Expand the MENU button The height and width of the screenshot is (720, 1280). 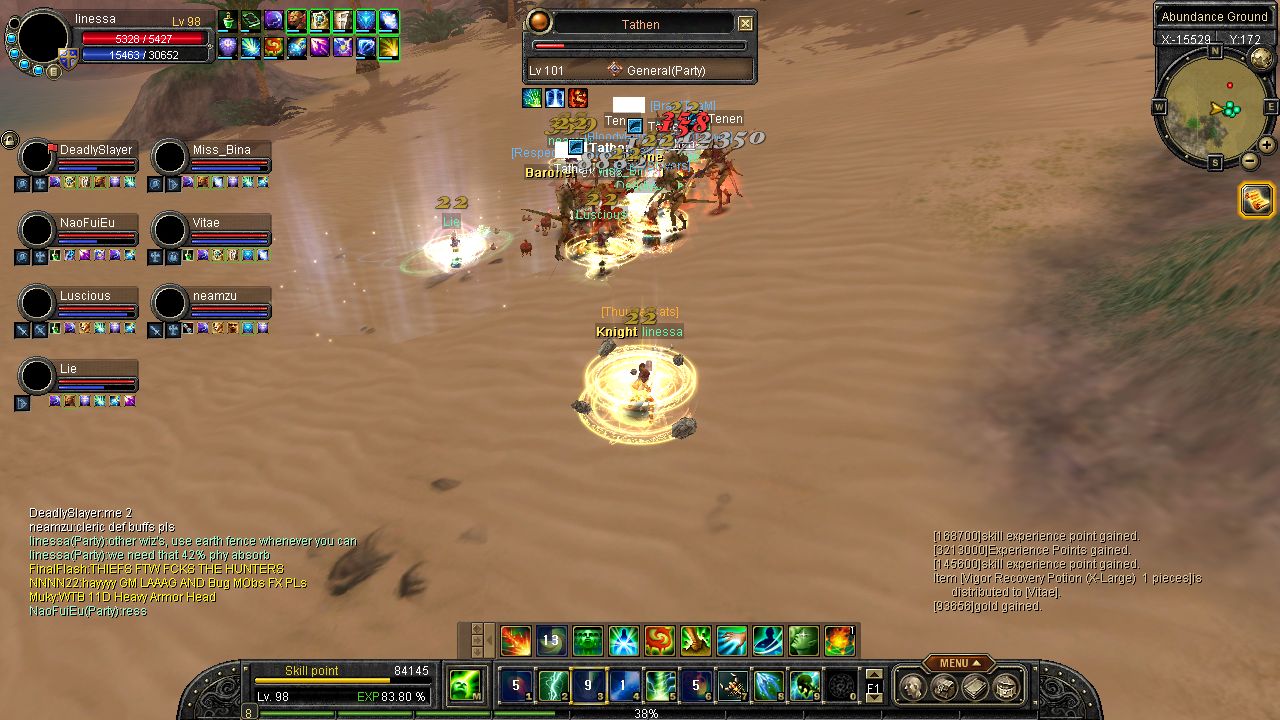point(958,663)
